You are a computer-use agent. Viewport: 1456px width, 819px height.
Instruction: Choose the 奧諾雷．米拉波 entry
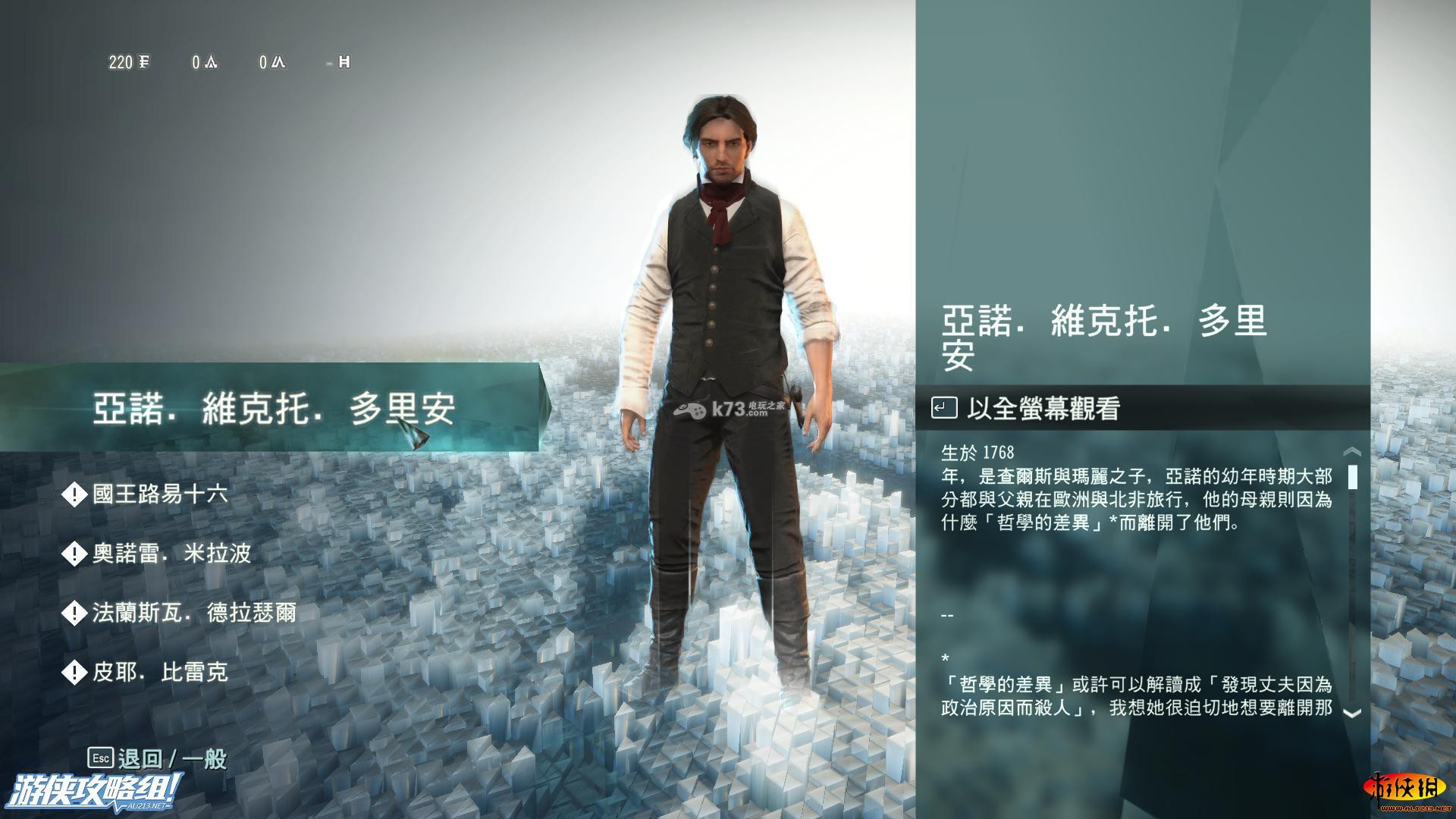171,554
